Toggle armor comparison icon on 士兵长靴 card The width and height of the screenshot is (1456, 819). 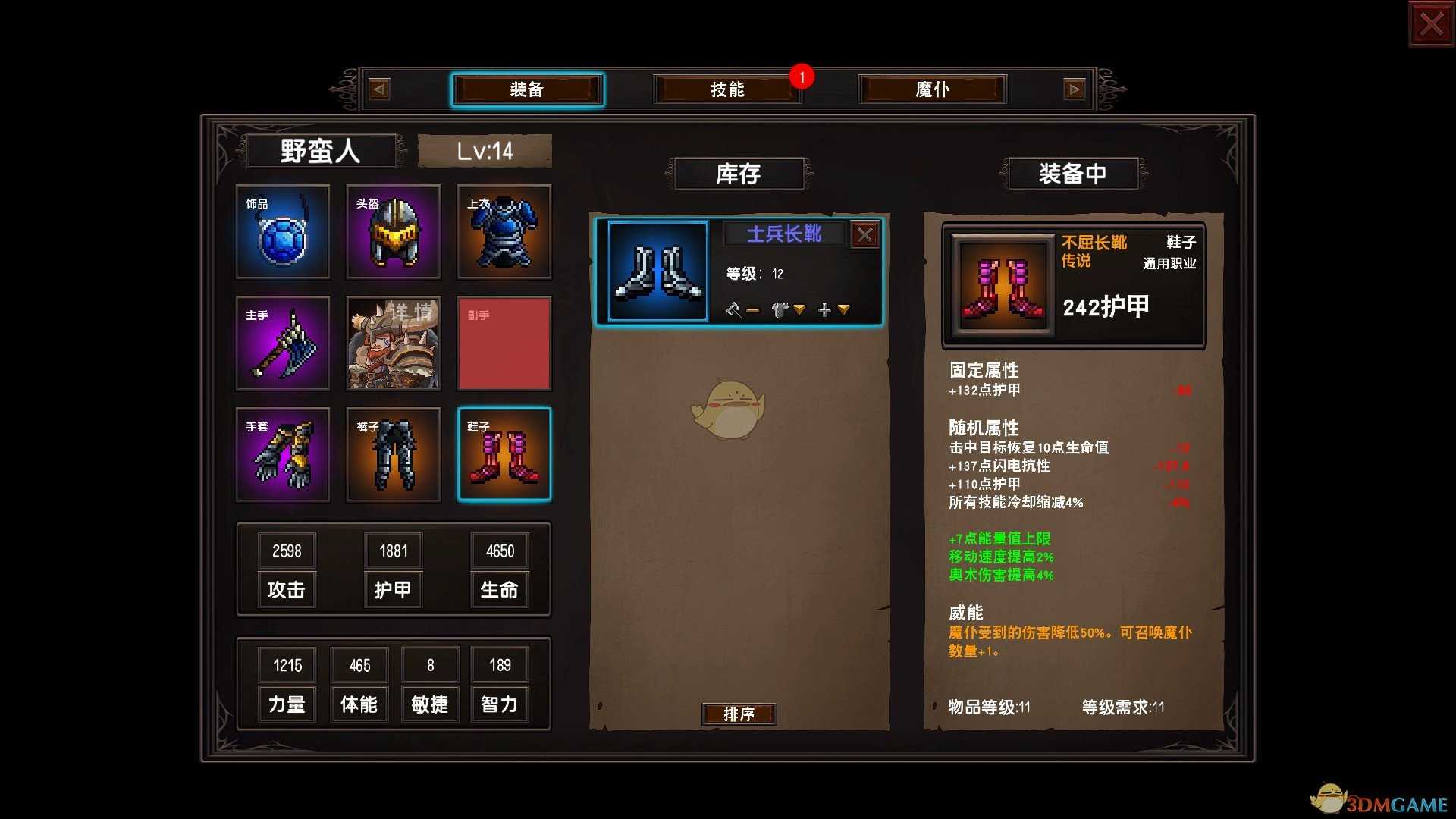[780, 309]
